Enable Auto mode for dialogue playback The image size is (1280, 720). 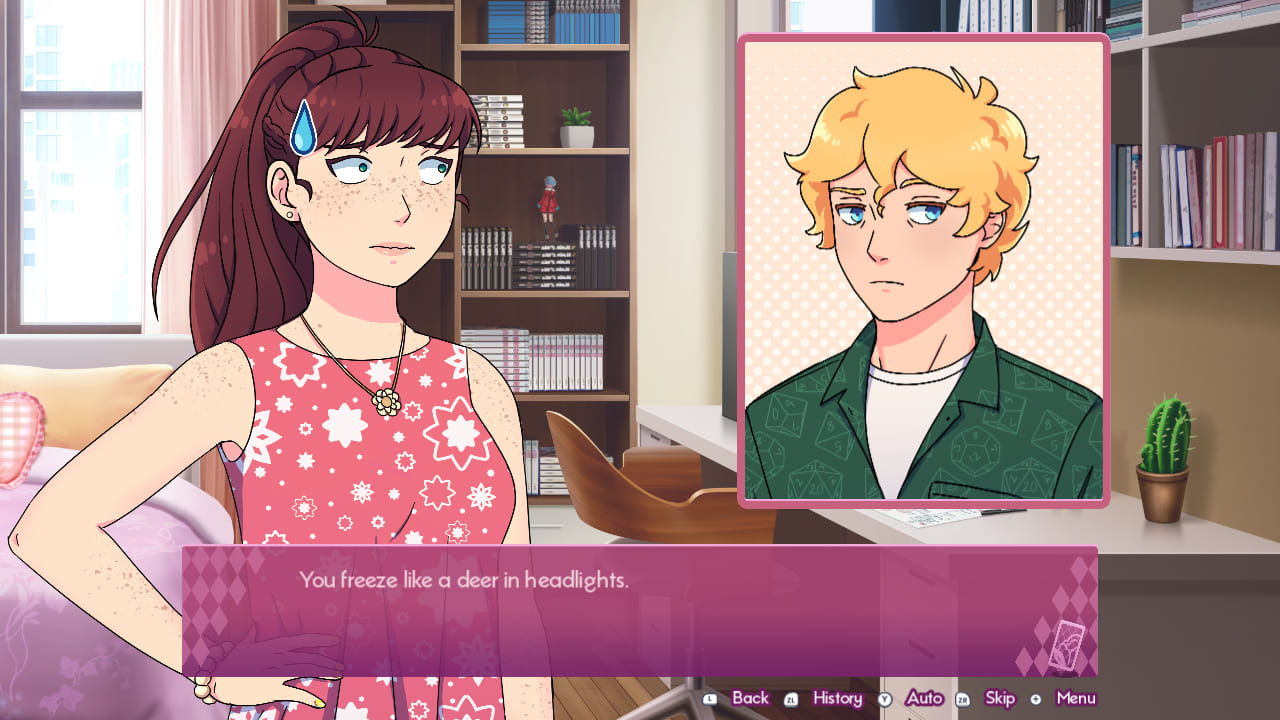[x=925, y=698]
